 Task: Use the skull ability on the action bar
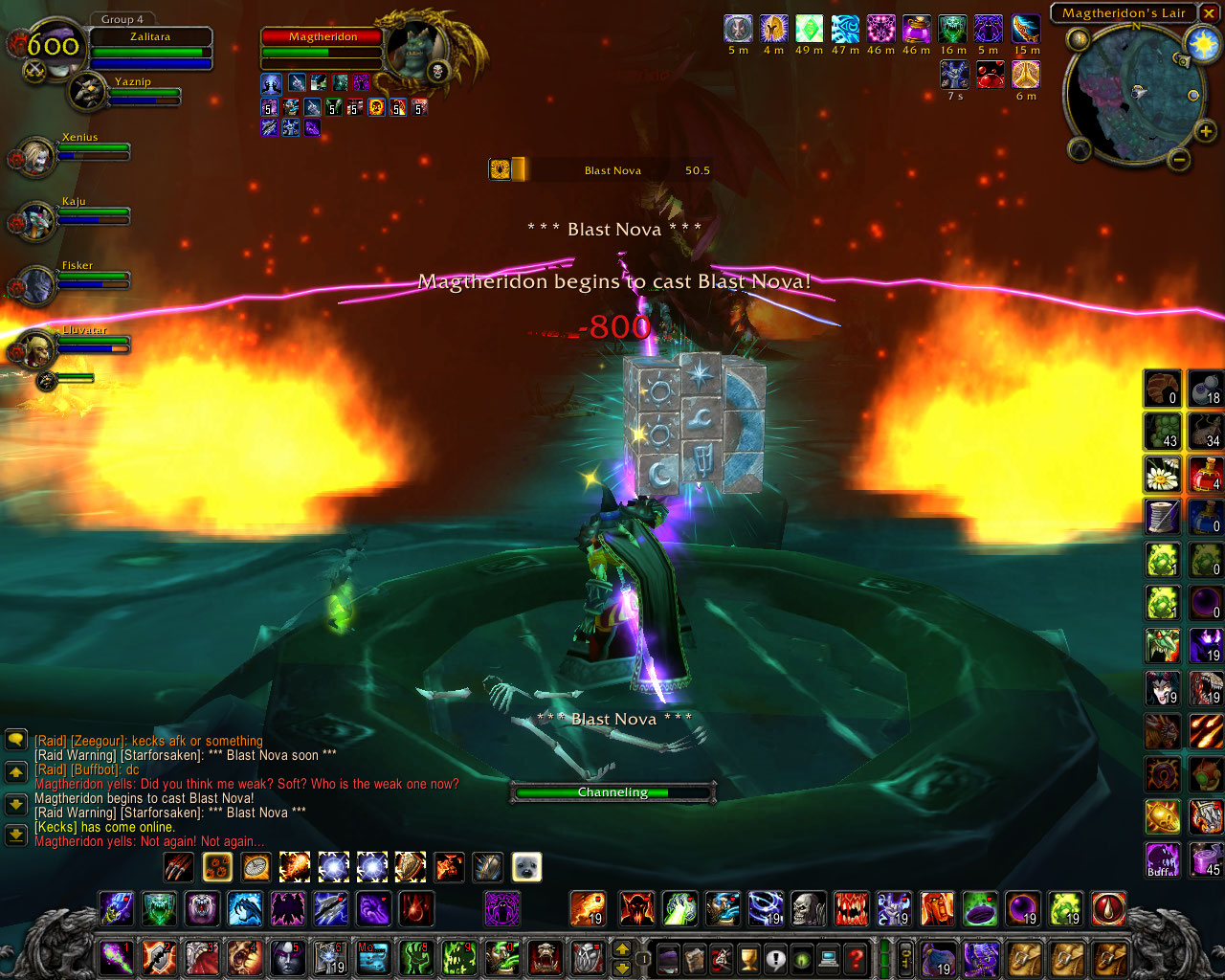(808, 908)
